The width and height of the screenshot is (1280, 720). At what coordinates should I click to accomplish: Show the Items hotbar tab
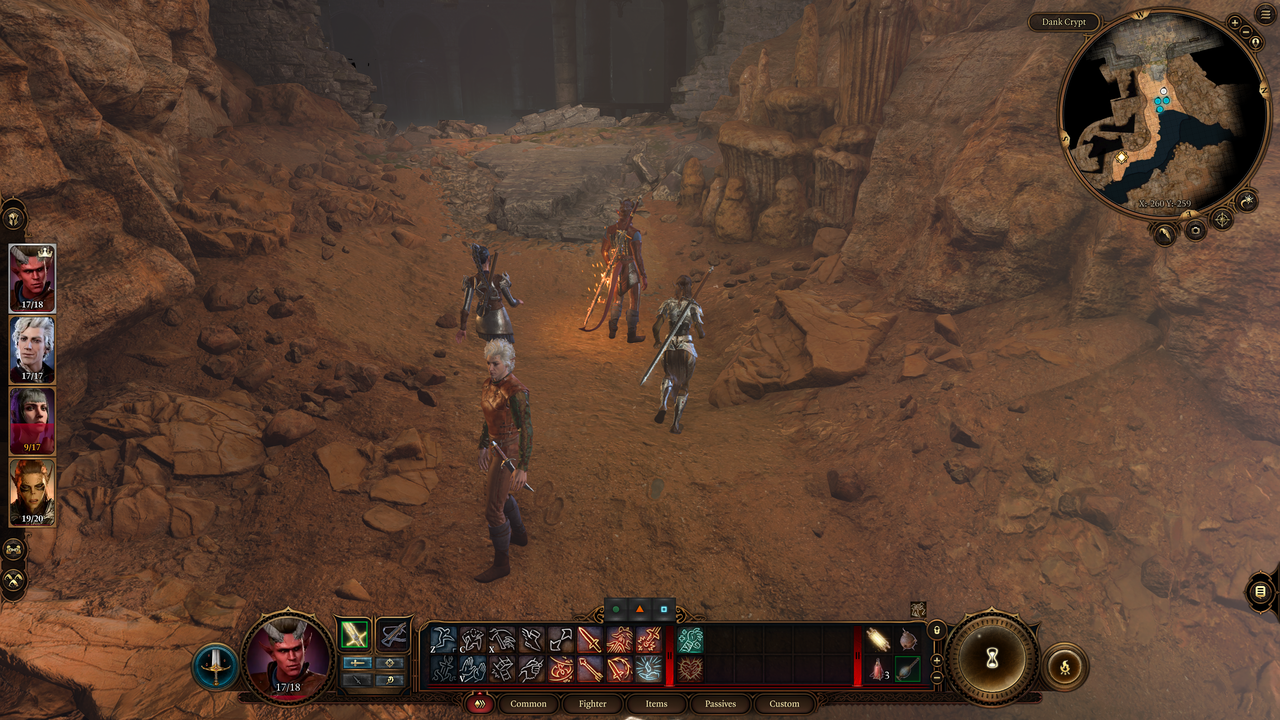click(656, 704)
